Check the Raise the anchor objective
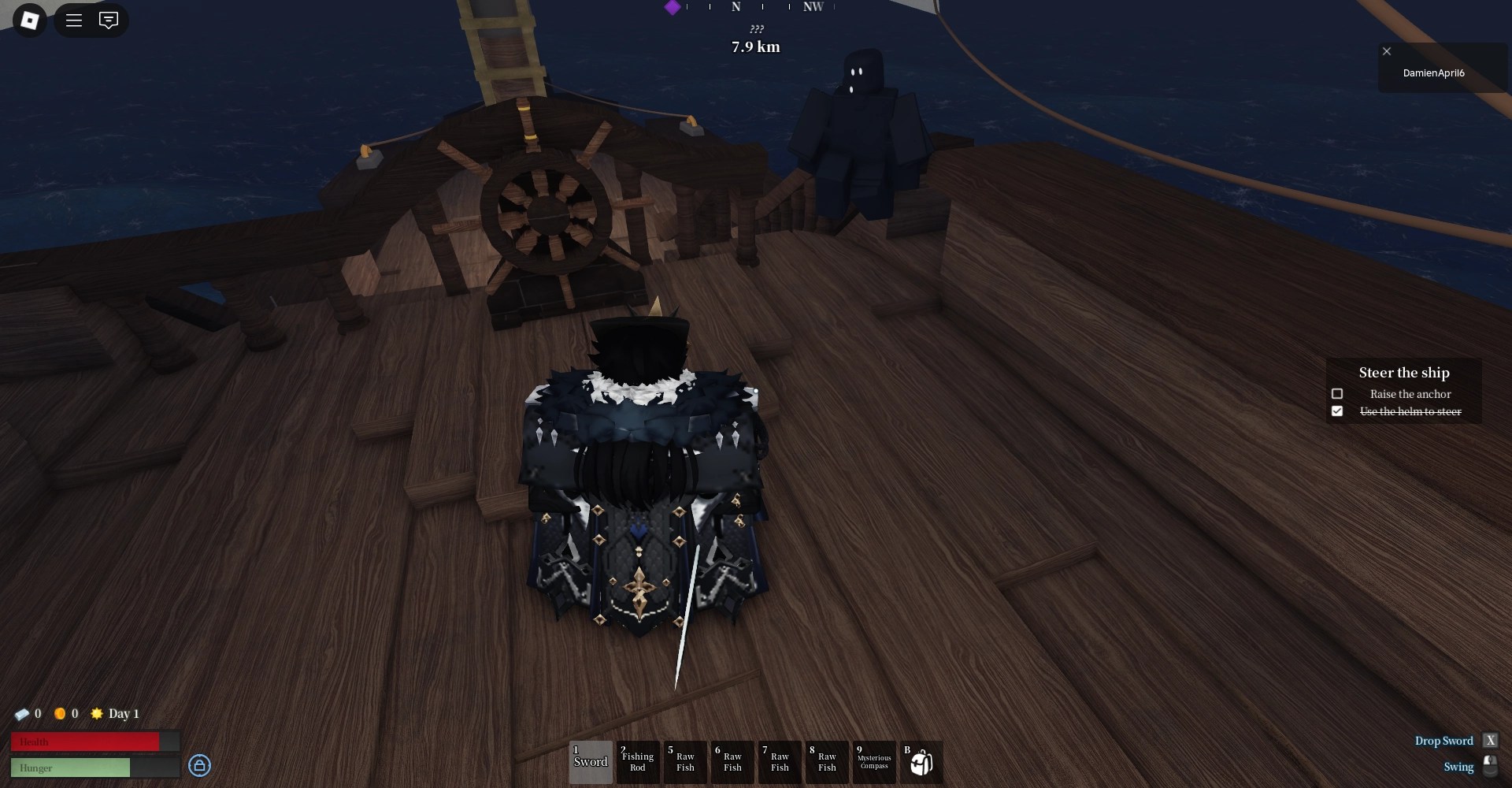 tap(1337, 394)
